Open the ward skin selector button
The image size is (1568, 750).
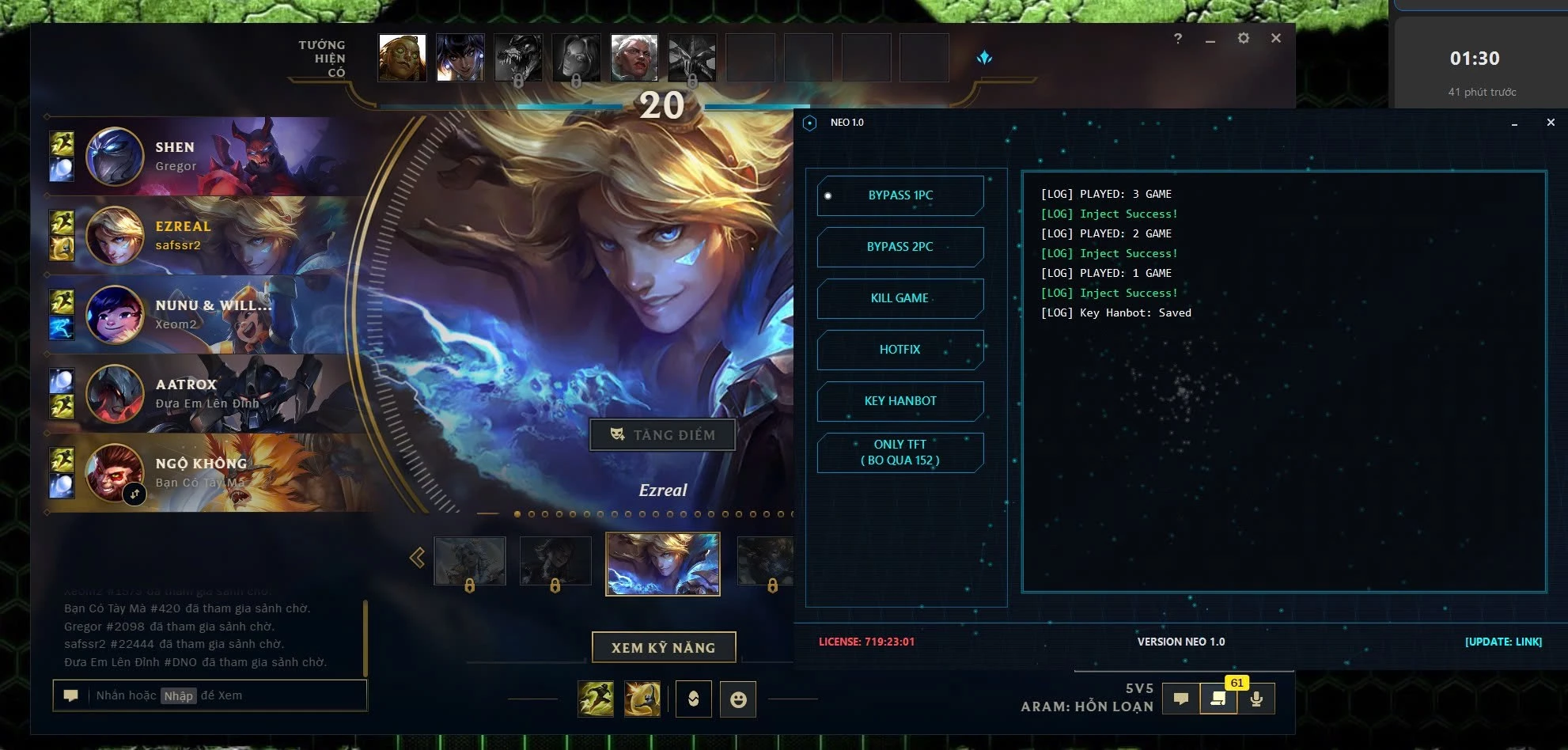[x=693, y=699]
